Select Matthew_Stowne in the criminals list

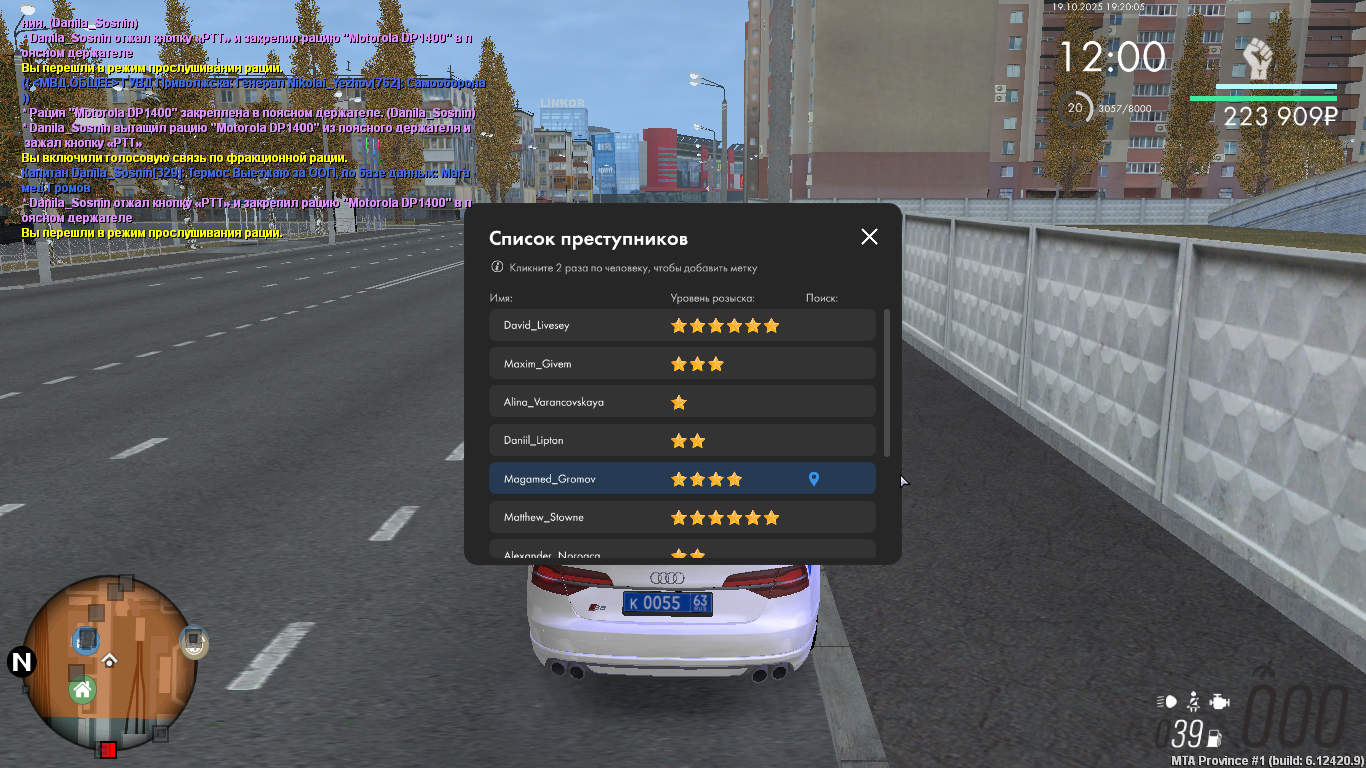point(543,518)
